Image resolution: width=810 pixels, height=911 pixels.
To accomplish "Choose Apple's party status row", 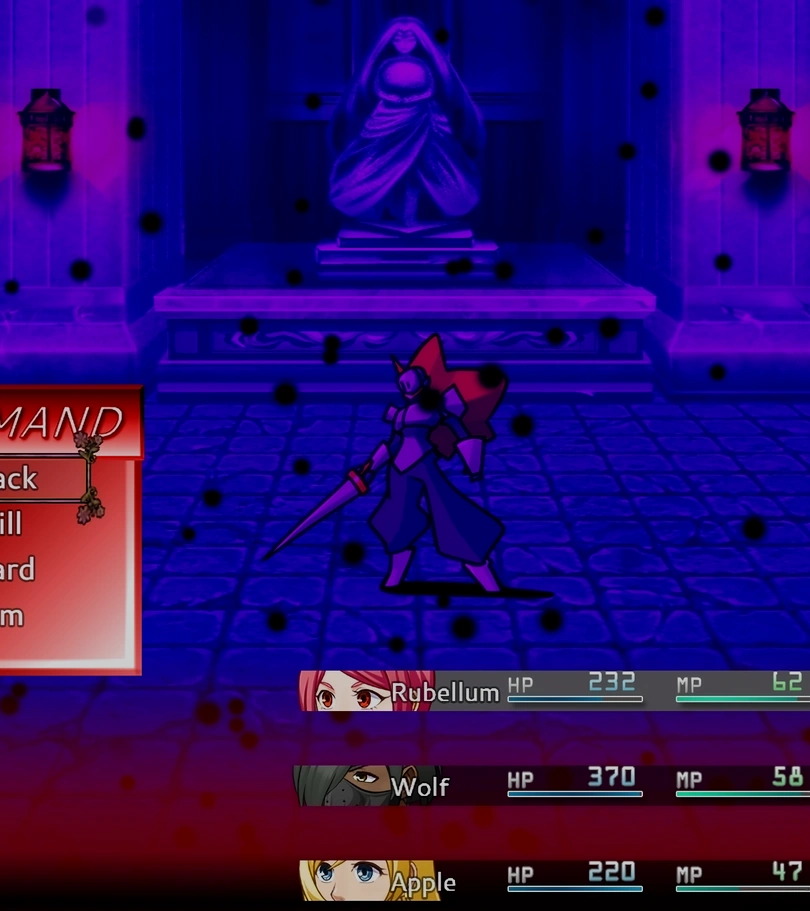I will click(x=553, y=880).
